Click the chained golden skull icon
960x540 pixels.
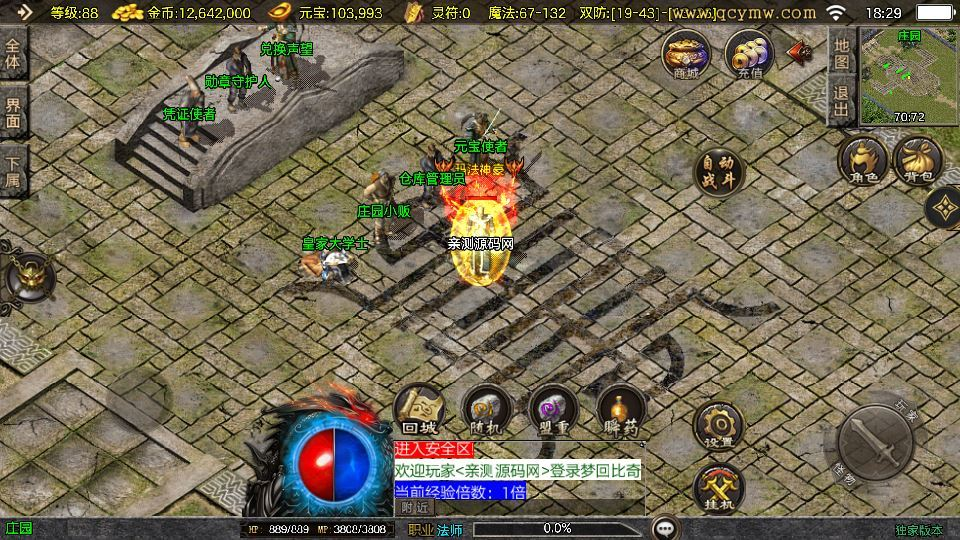28,277
